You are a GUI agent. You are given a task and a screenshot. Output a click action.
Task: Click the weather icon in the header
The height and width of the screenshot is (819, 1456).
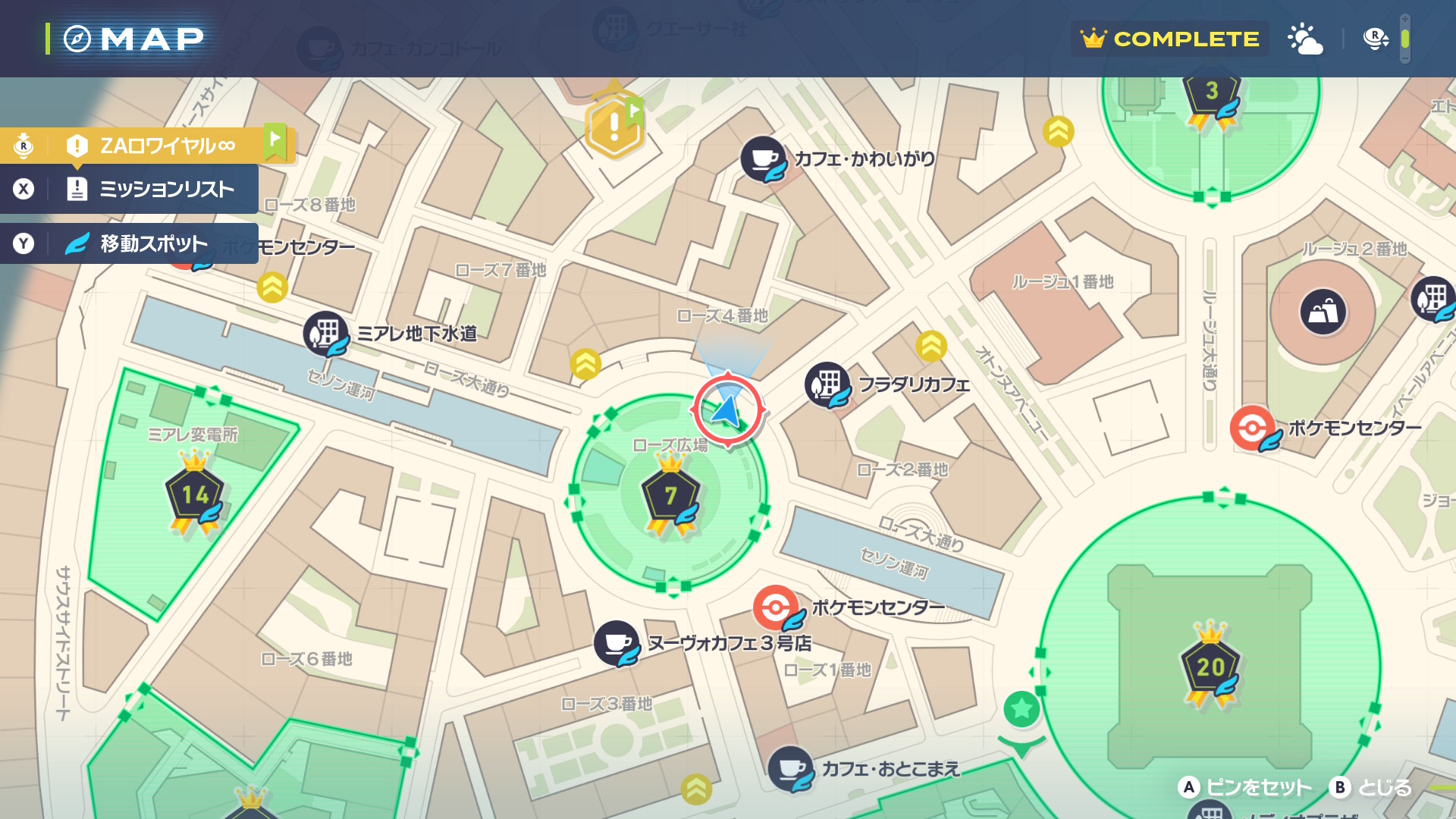click(1305, 39)
